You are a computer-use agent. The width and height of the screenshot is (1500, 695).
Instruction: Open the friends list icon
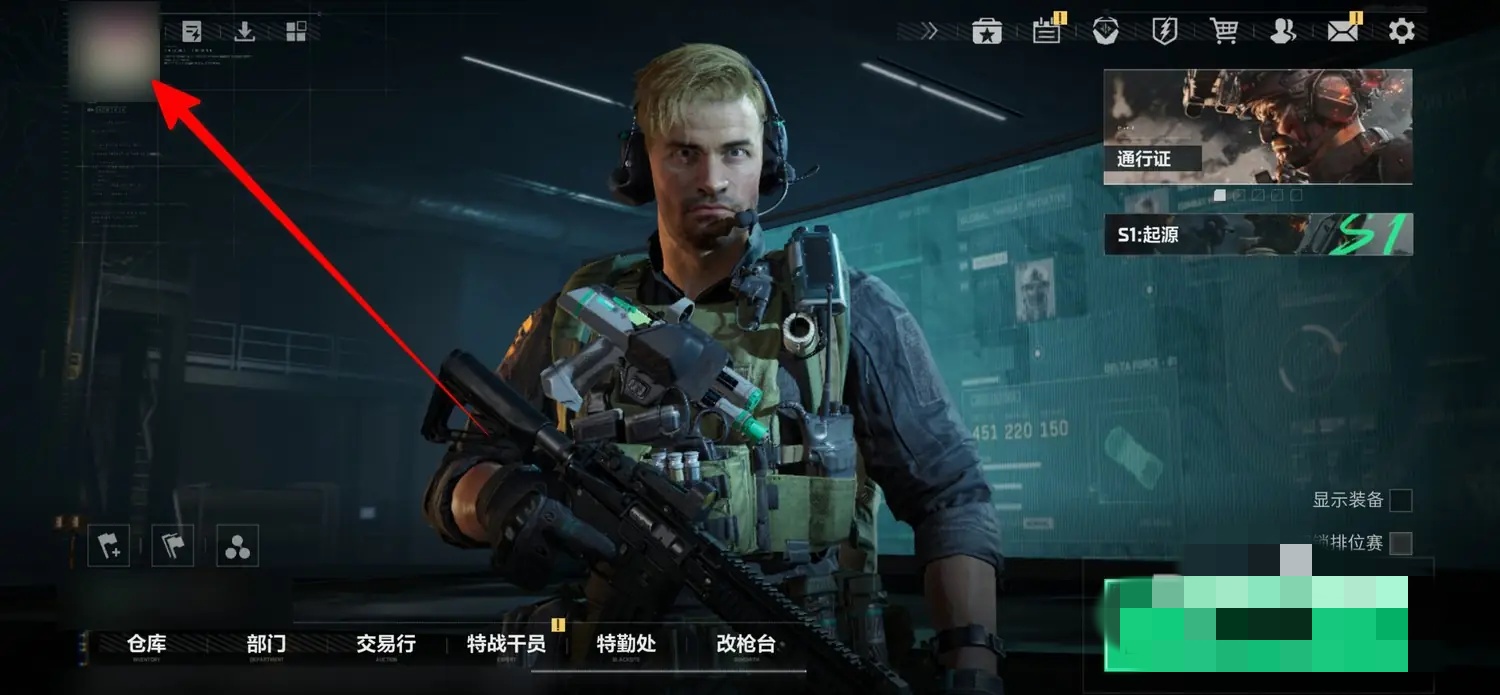pos(1283,31)
